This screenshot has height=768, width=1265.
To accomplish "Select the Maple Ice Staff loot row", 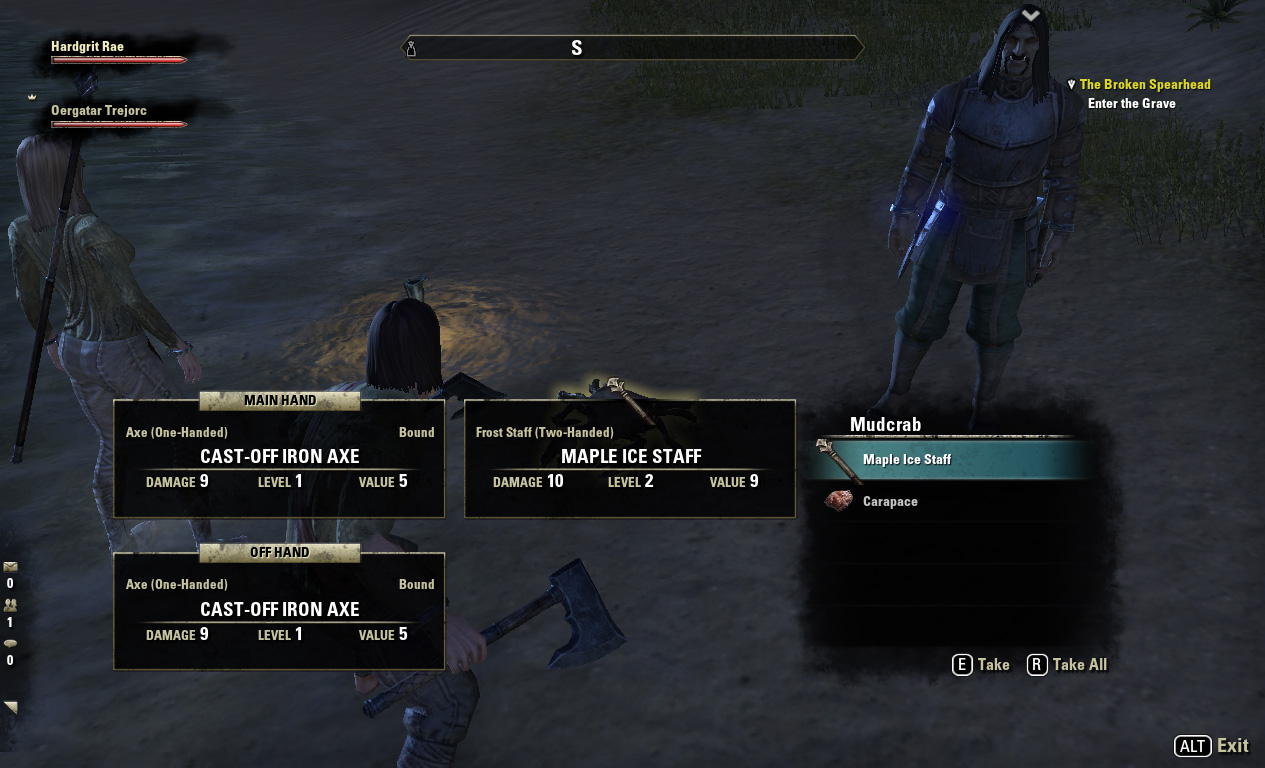I will (950, 460).
